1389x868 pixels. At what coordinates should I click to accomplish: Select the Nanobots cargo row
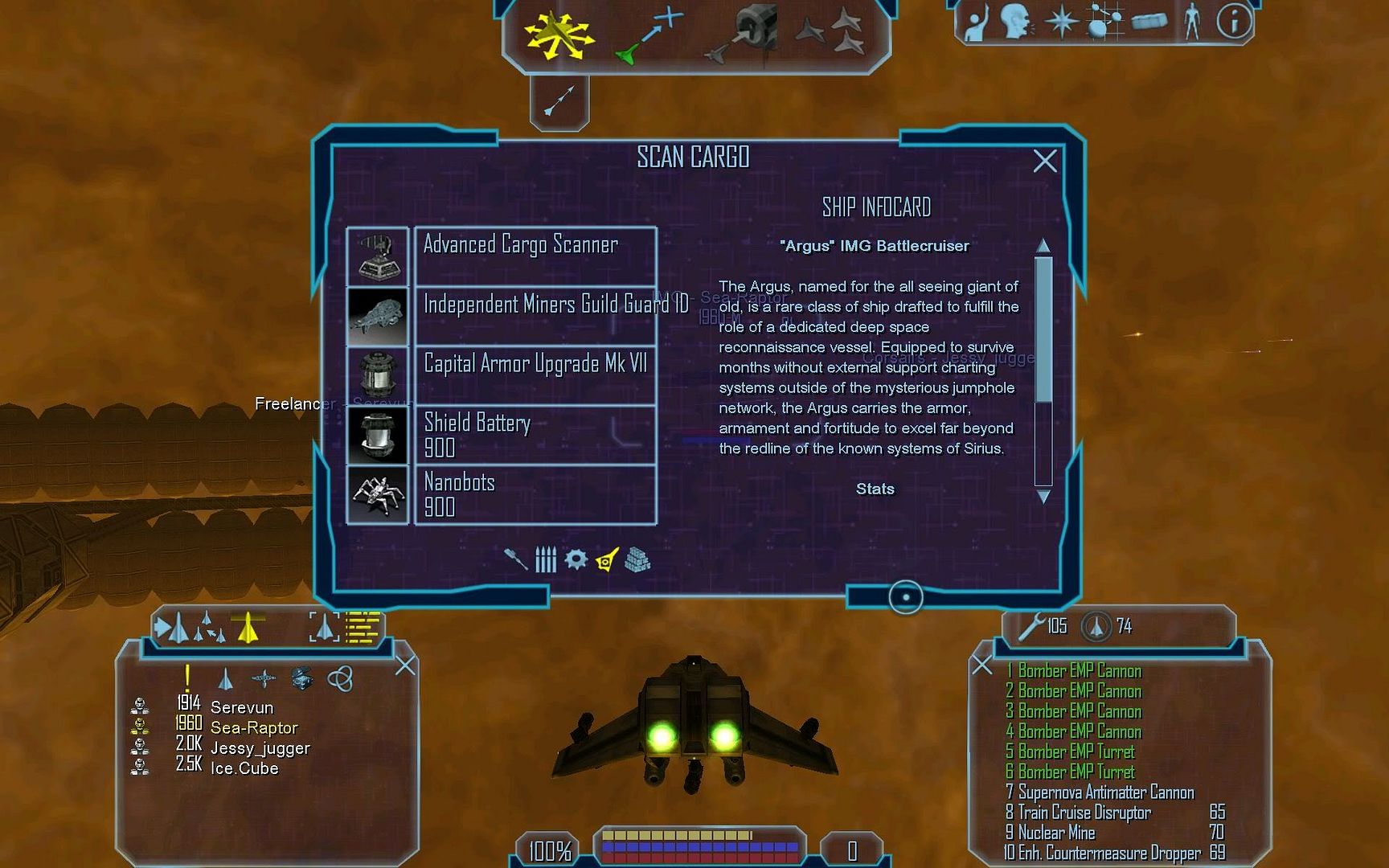[535, 493]
